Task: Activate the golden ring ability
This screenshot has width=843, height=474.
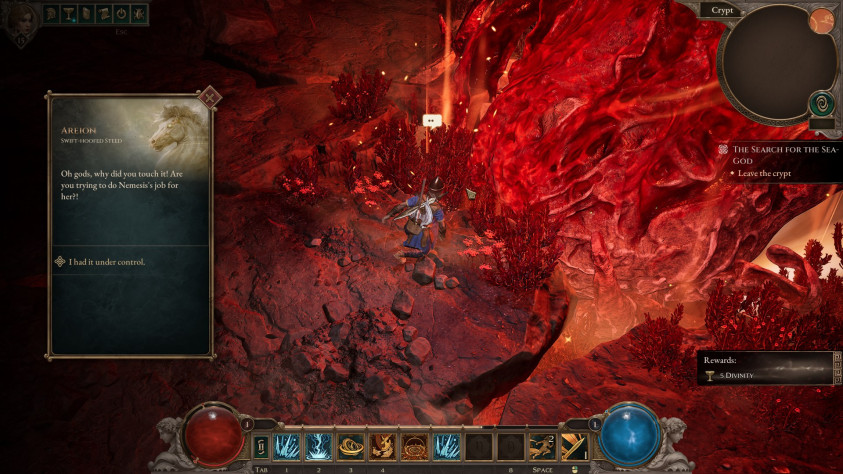Action: tap(351, 446)
